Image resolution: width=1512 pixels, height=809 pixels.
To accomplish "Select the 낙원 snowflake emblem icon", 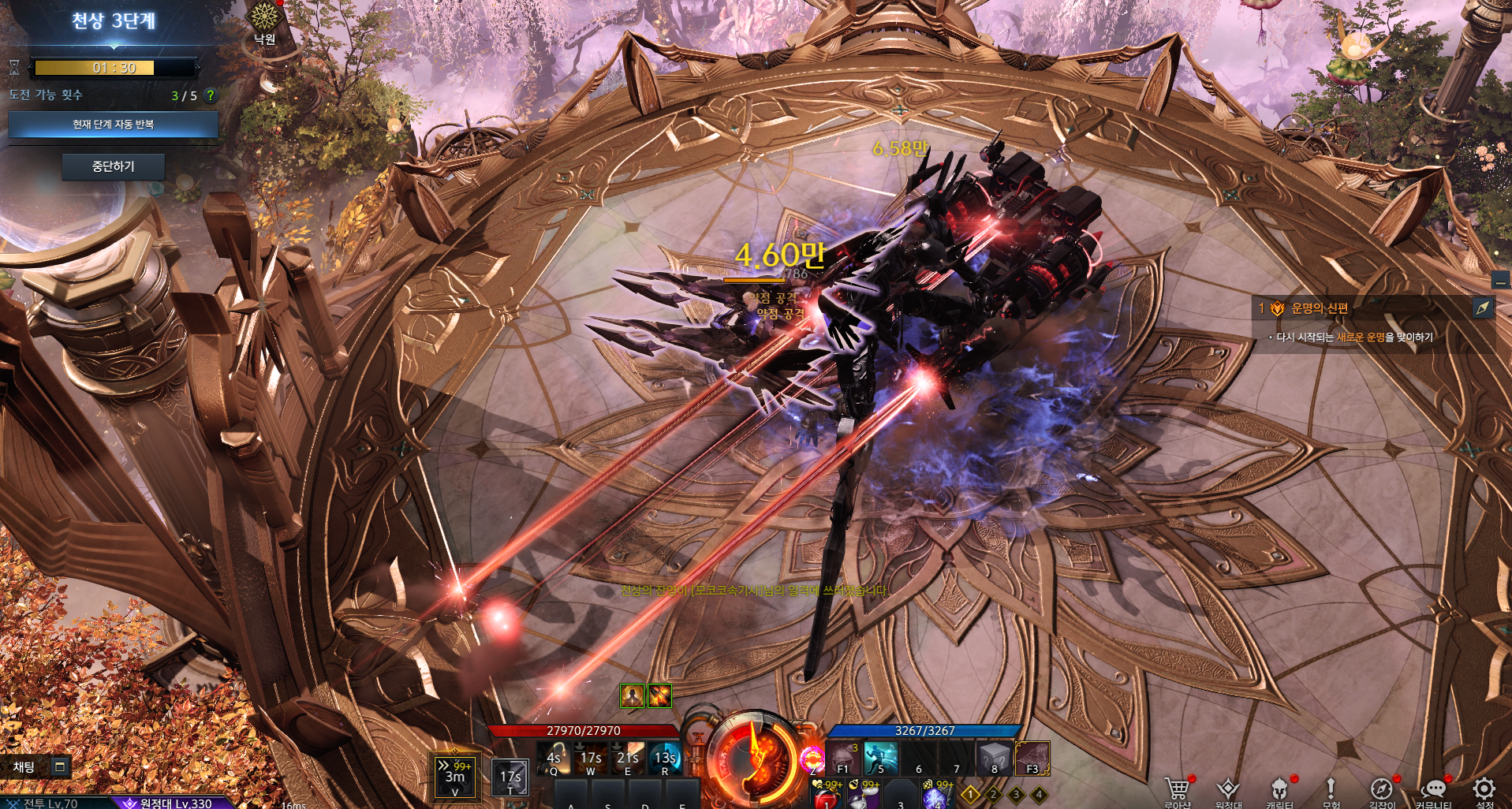I will coord(263,17).
